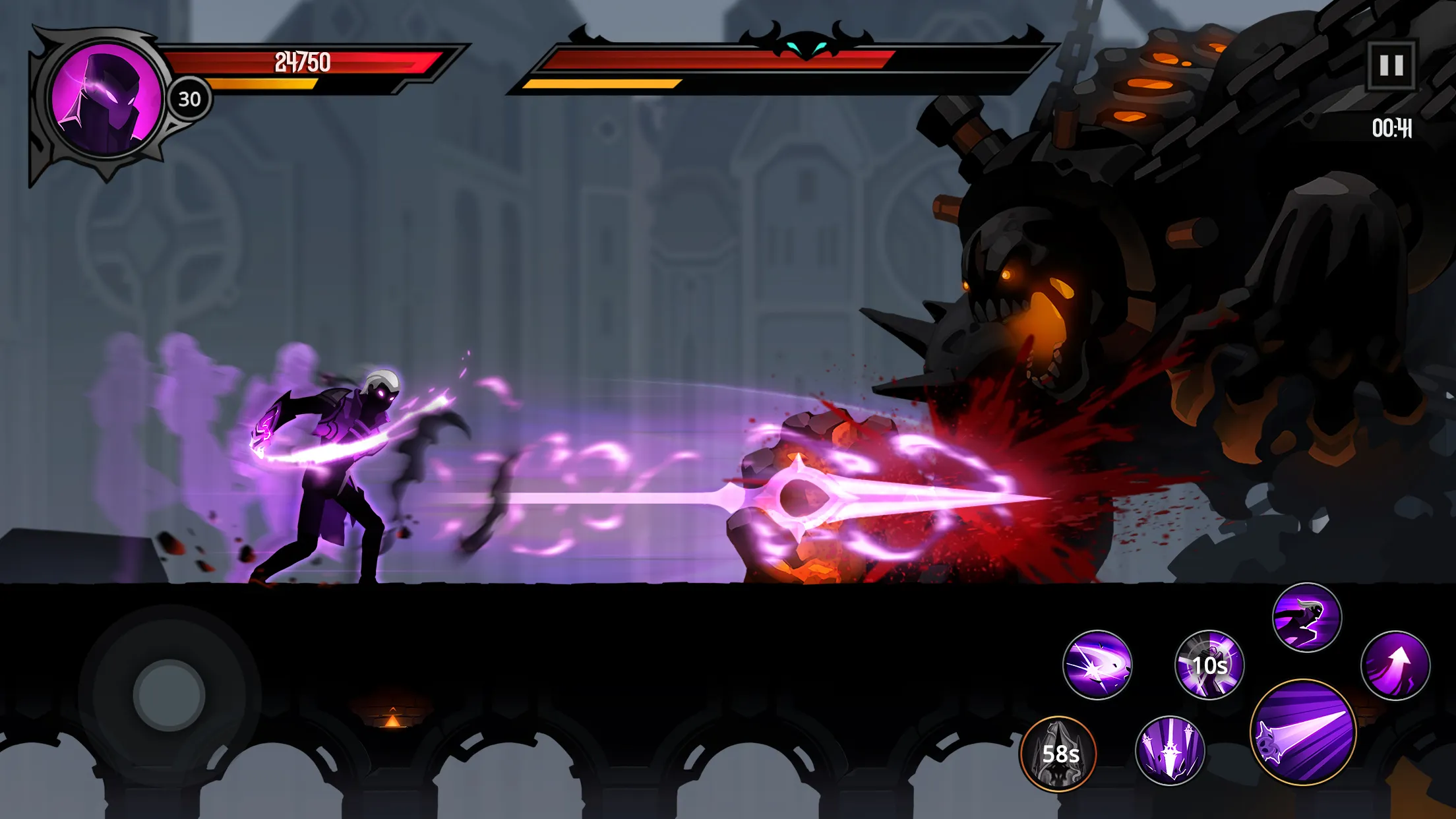Viewport: 1456px width, 819px height.
Task: Open the pause menu
Action: coord(1393,66)
